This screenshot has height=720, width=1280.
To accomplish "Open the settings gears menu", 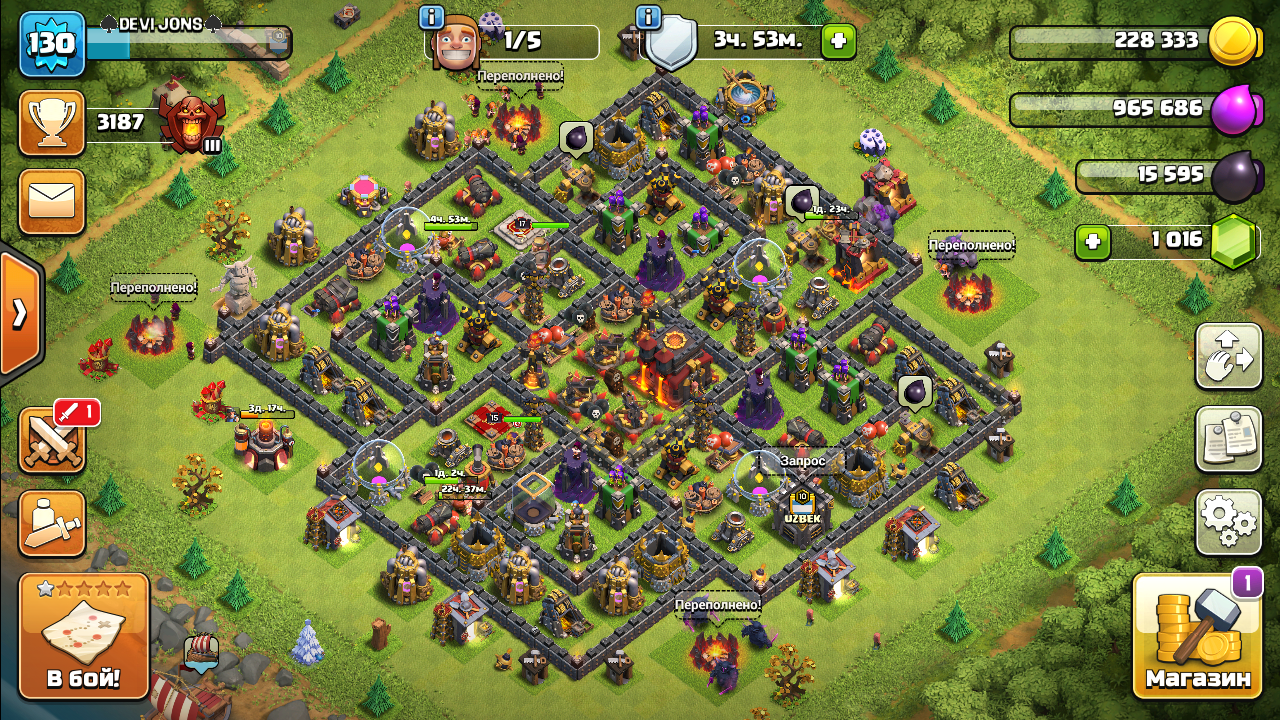I will (1228, 521).
